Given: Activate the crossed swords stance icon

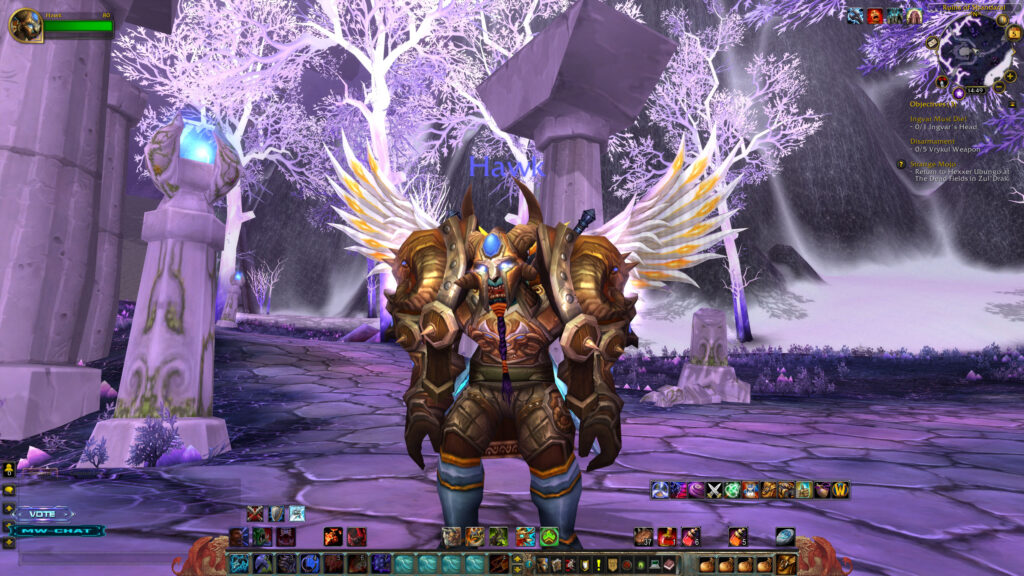Looking at the screenshot, I should coord(254,513).
